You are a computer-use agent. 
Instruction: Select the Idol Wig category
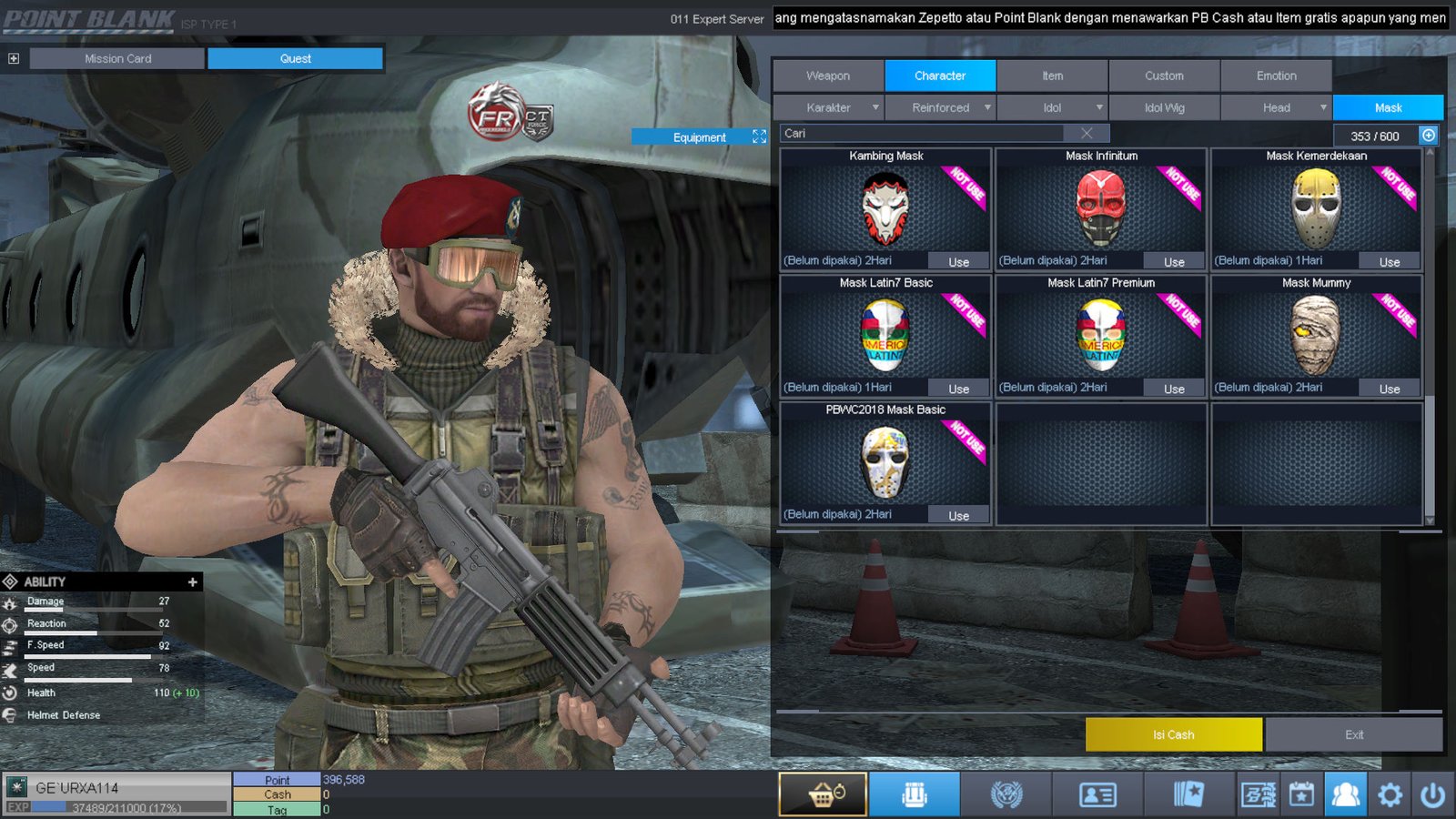click(1164, 107)
